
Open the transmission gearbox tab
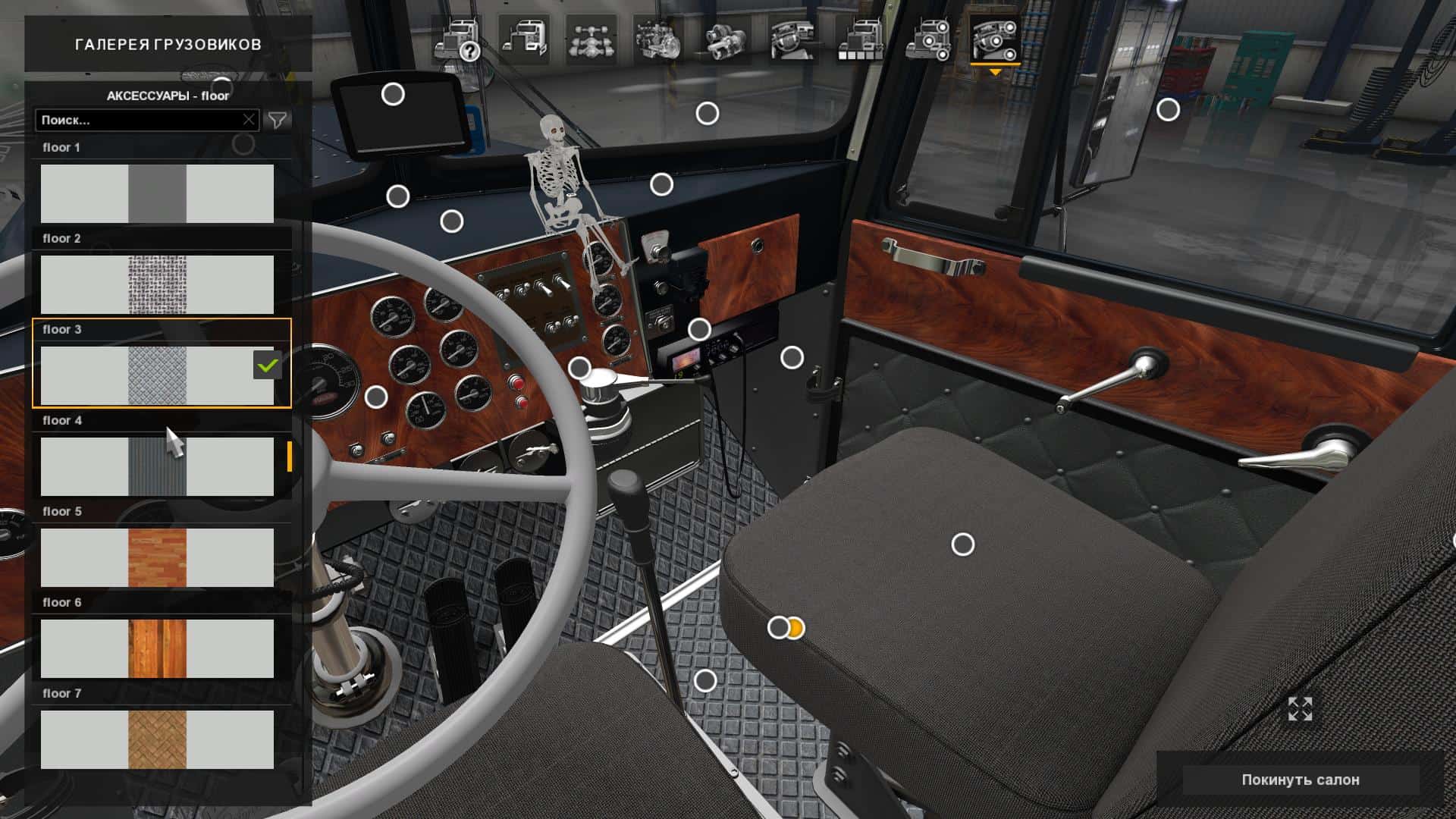[725, 39]
